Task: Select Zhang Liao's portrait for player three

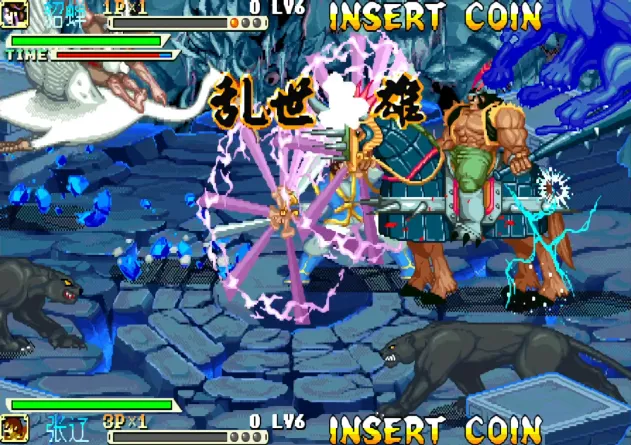Action: click(14, 429)
